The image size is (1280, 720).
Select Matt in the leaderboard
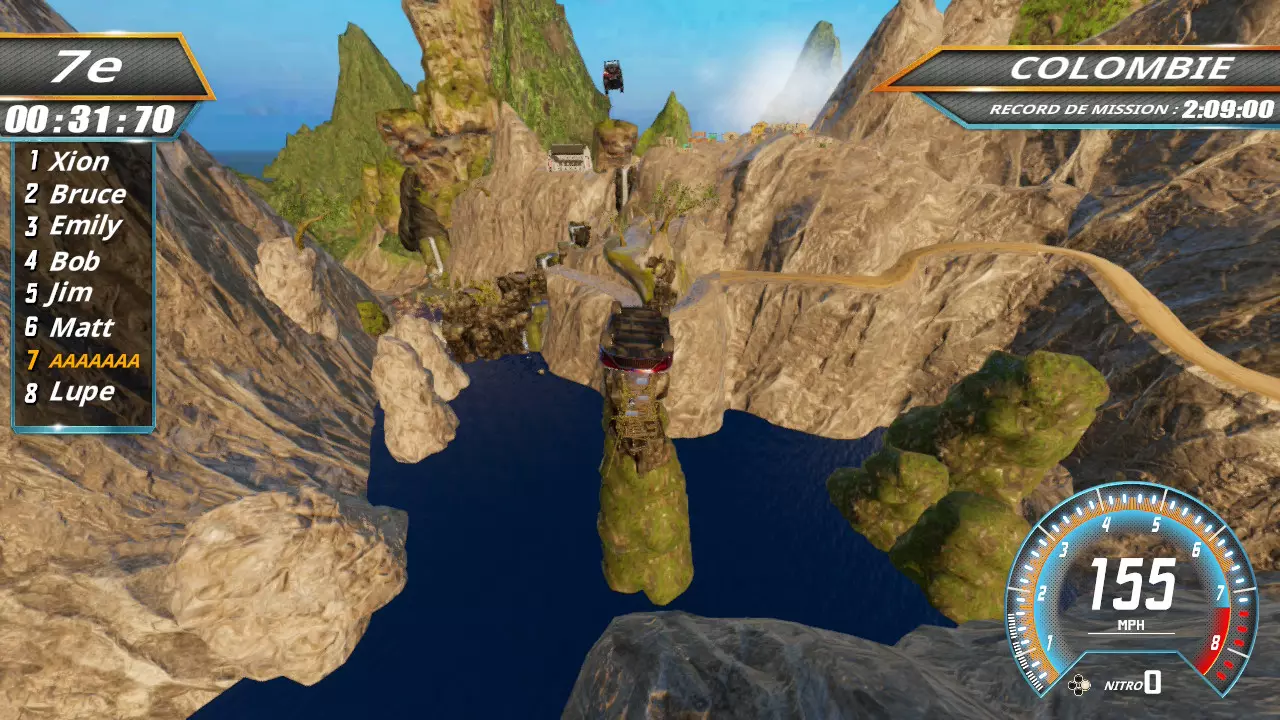[x=81, y=327]
